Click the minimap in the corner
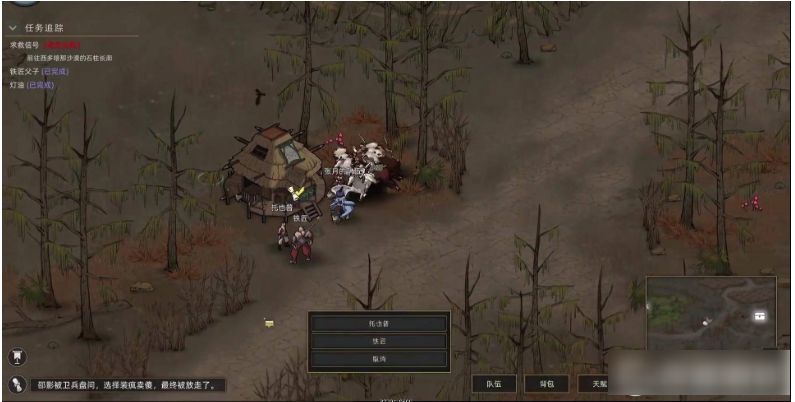The width and height of the screenshot is (795, 402). point(710,313)
